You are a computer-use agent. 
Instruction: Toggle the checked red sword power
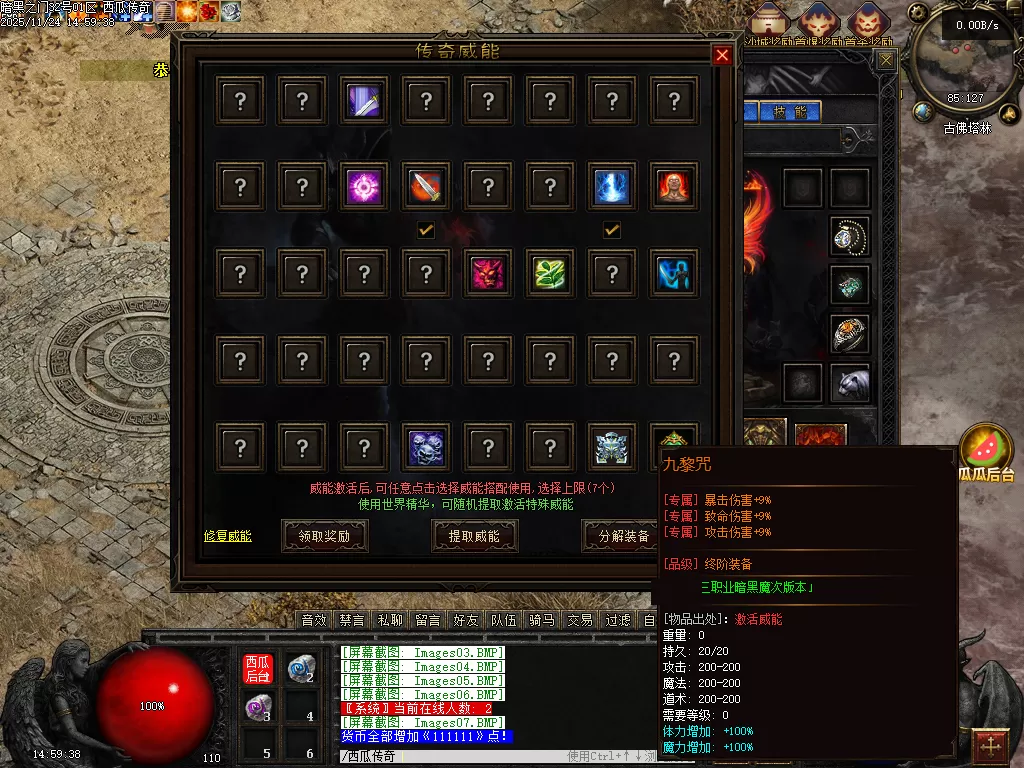click(426, 187)
